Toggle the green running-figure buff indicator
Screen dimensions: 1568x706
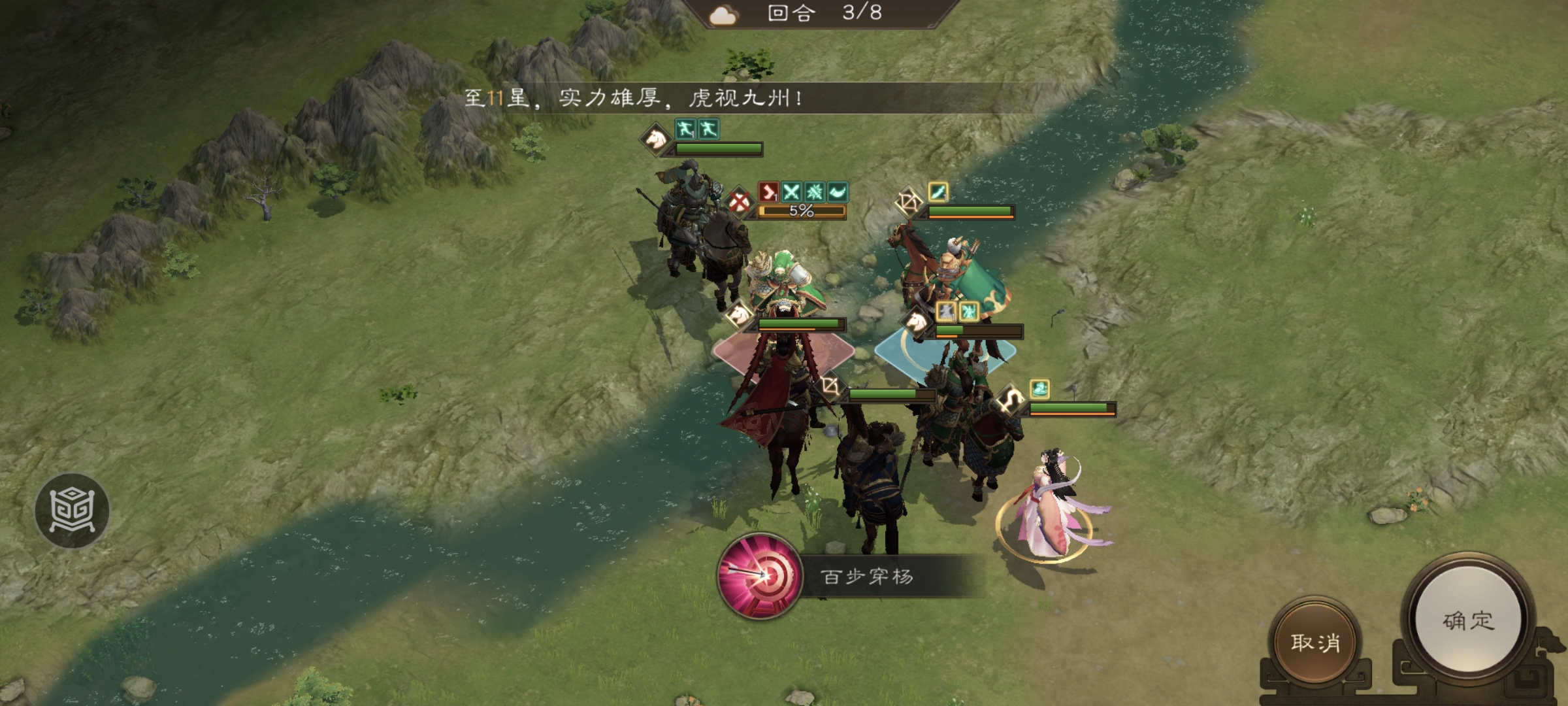pyautogui.click(x=685, y=129)
